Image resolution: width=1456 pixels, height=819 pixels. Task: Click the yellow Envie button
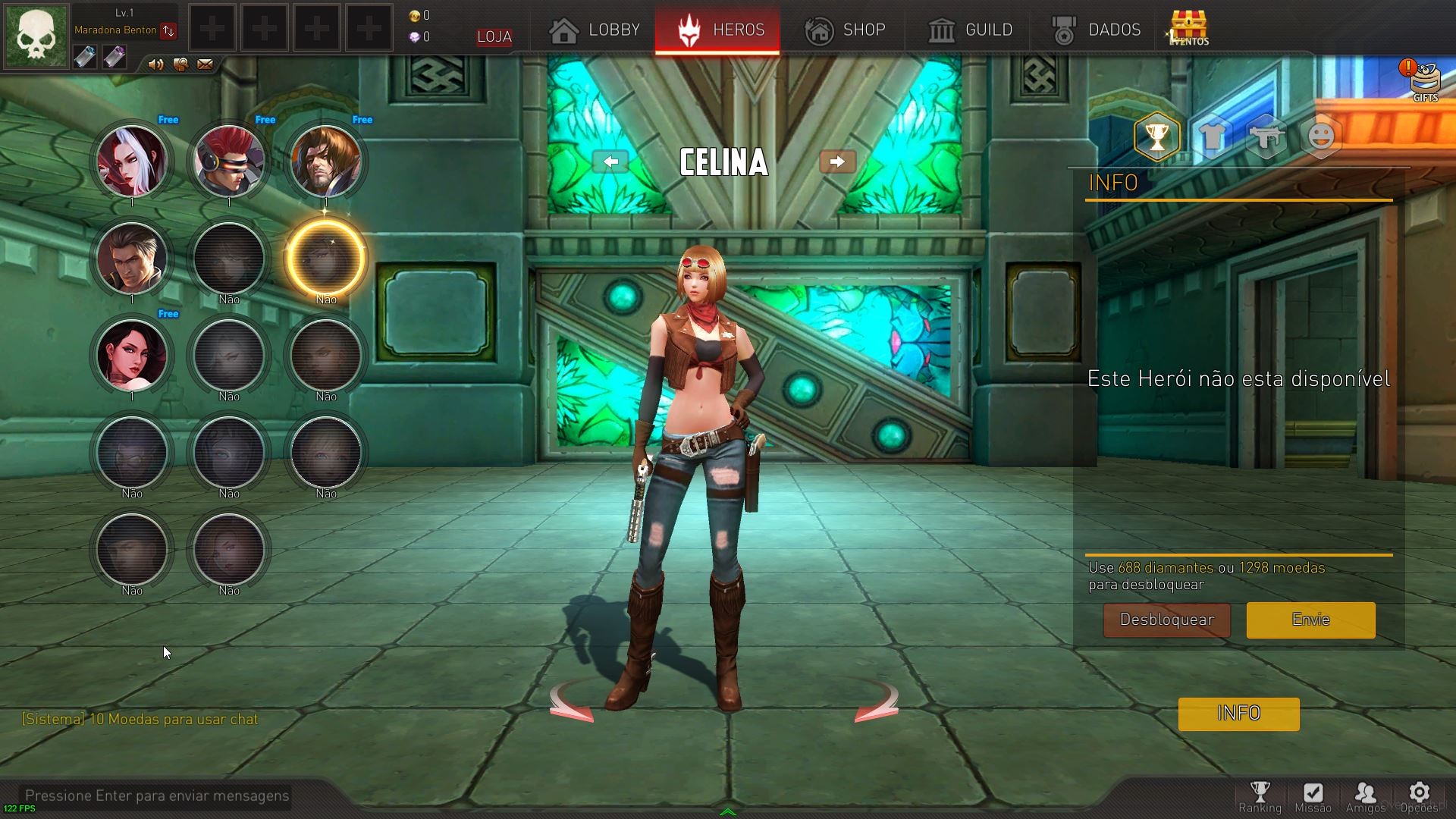click(1310, 620)
